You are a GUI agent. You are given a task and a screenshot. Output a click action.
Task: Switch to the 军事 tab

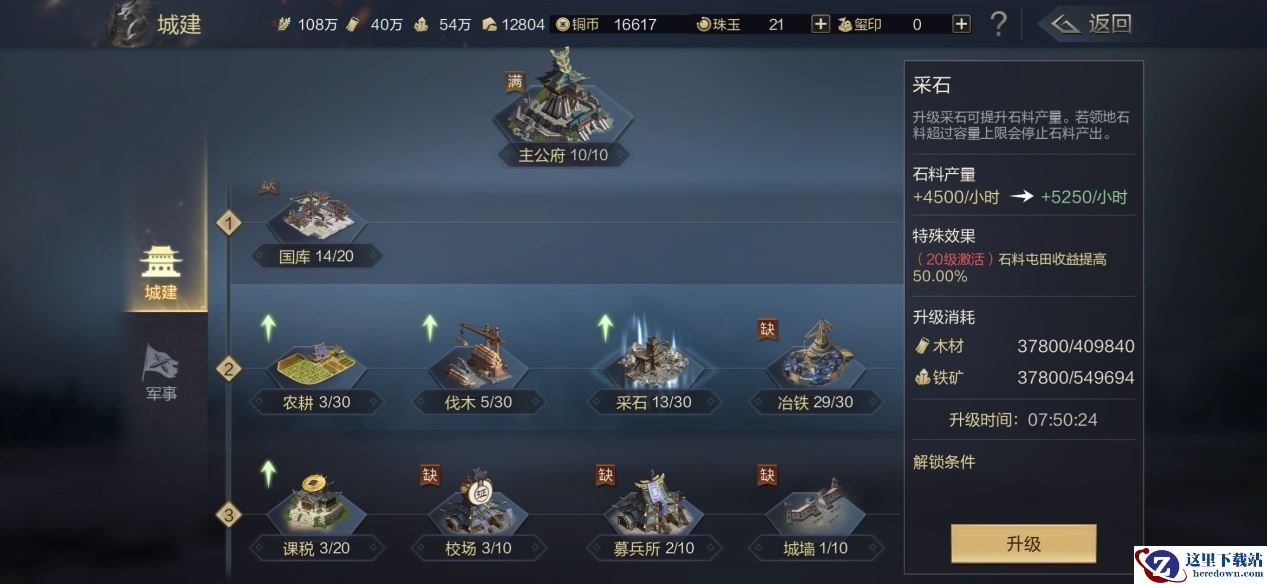click(160, 372)
